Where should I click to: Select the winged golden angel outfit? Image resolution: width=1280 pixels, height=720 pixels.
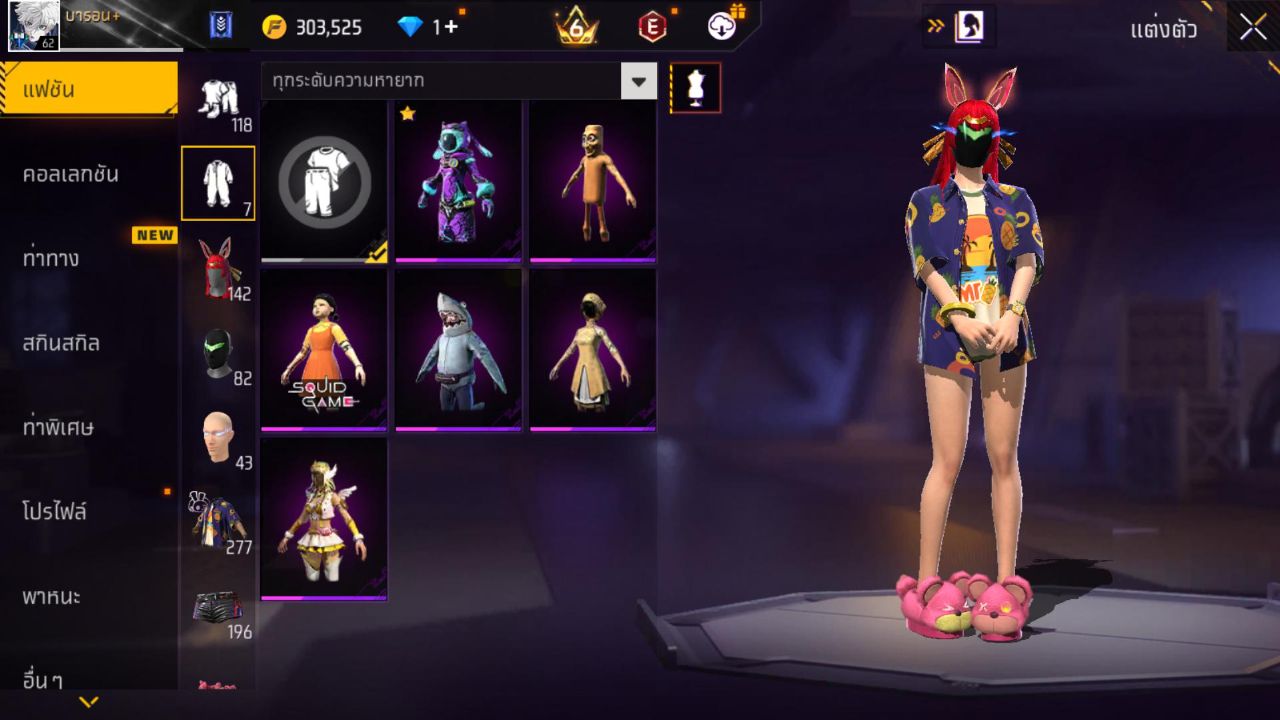pos(324,518)
